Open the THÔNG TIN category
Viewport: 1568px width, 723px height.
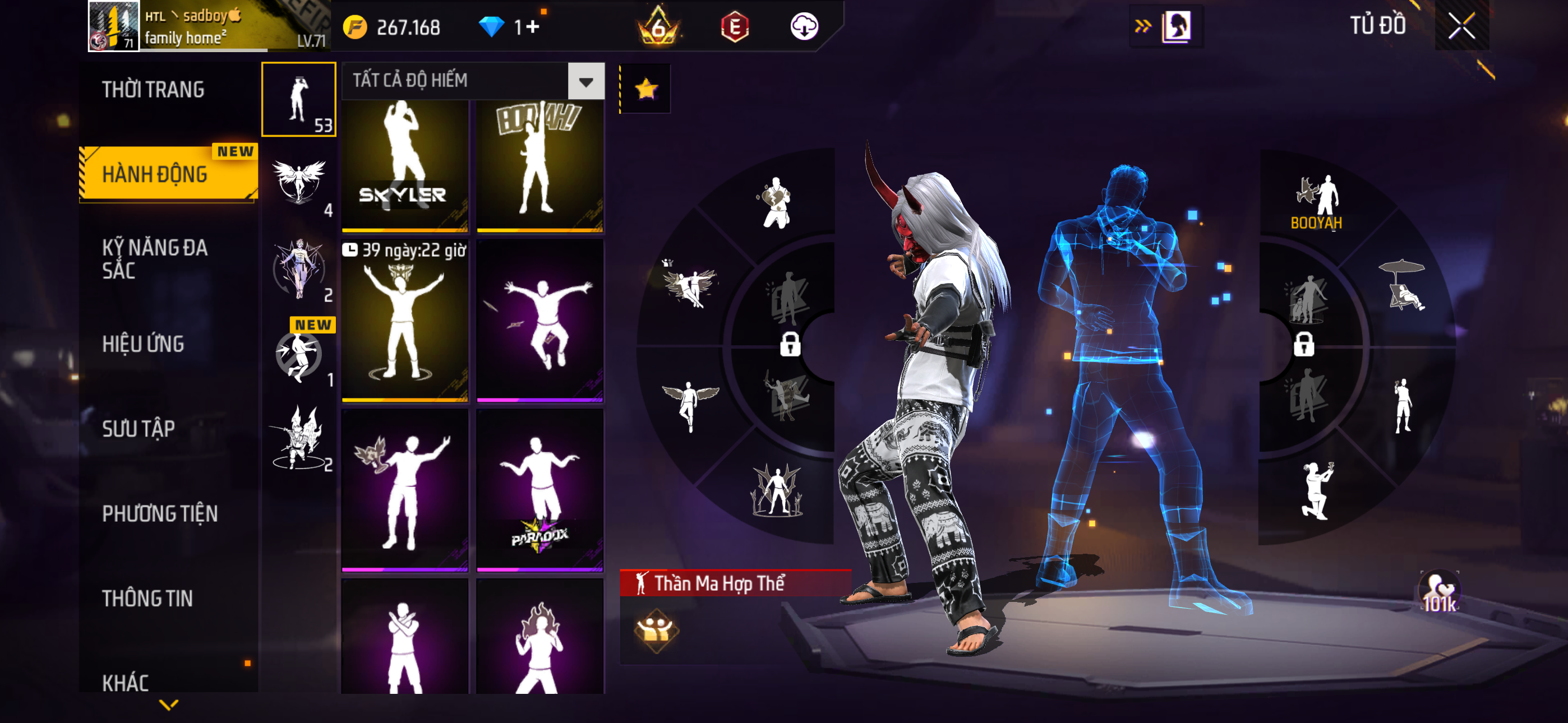(147, 598)
